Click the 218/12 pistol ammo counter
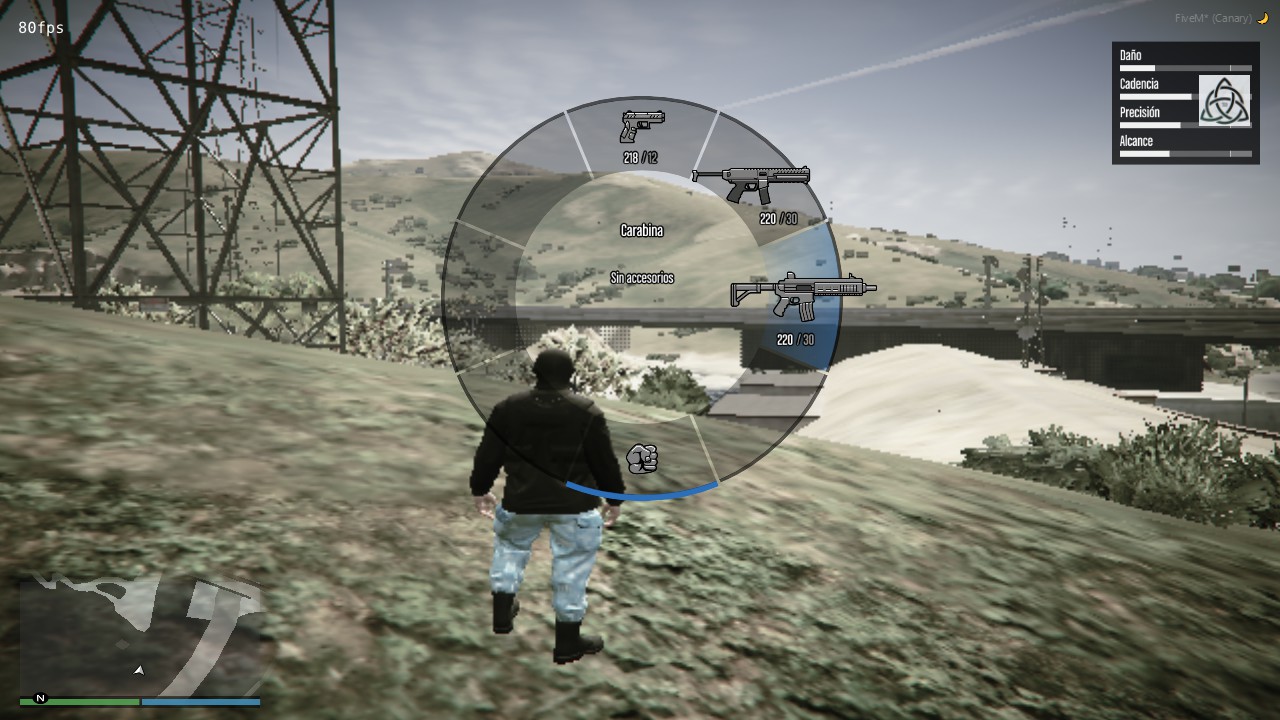1280x720 pixels. pyautogui.click(x=641, y=156)
